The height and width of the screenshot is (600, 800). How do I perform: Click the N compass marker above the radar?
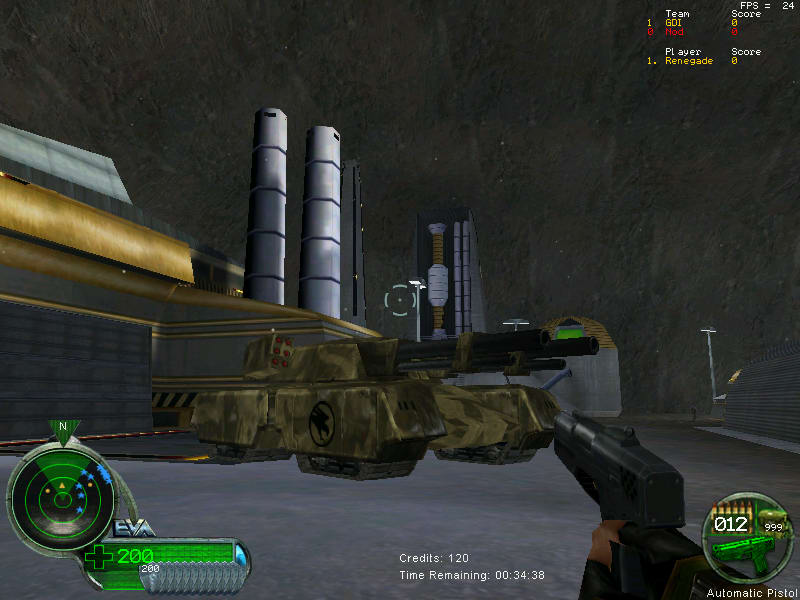point(63,427)
